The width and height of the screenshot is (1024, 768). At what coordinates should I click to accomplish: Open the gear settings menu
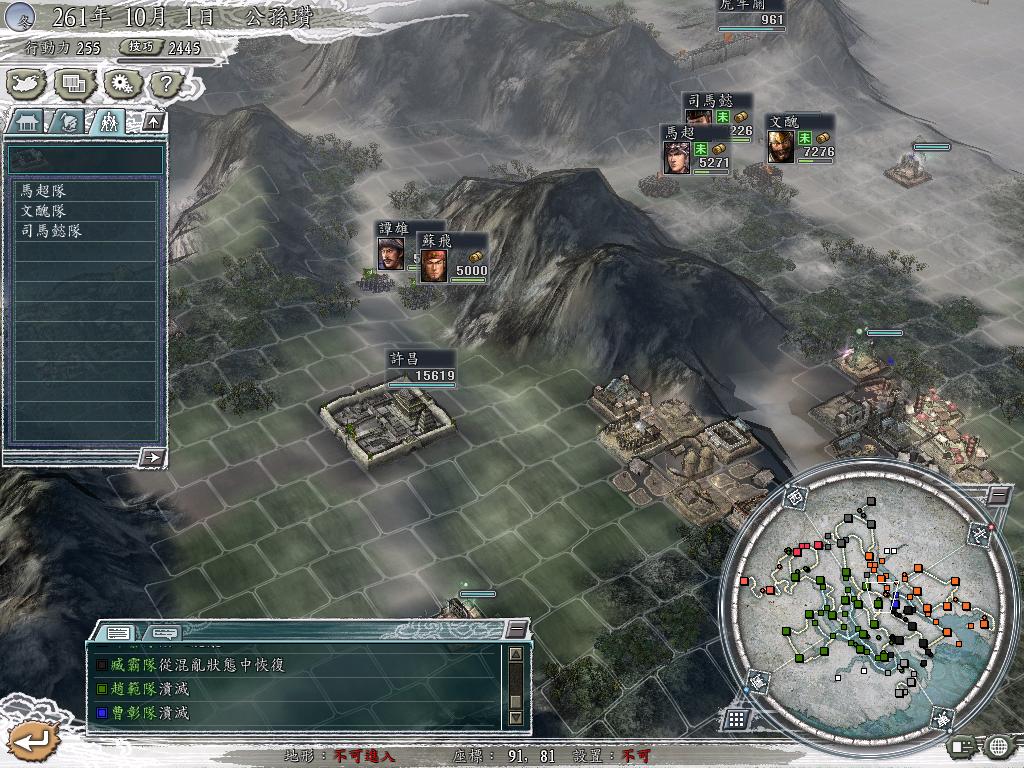pos(120,84)
